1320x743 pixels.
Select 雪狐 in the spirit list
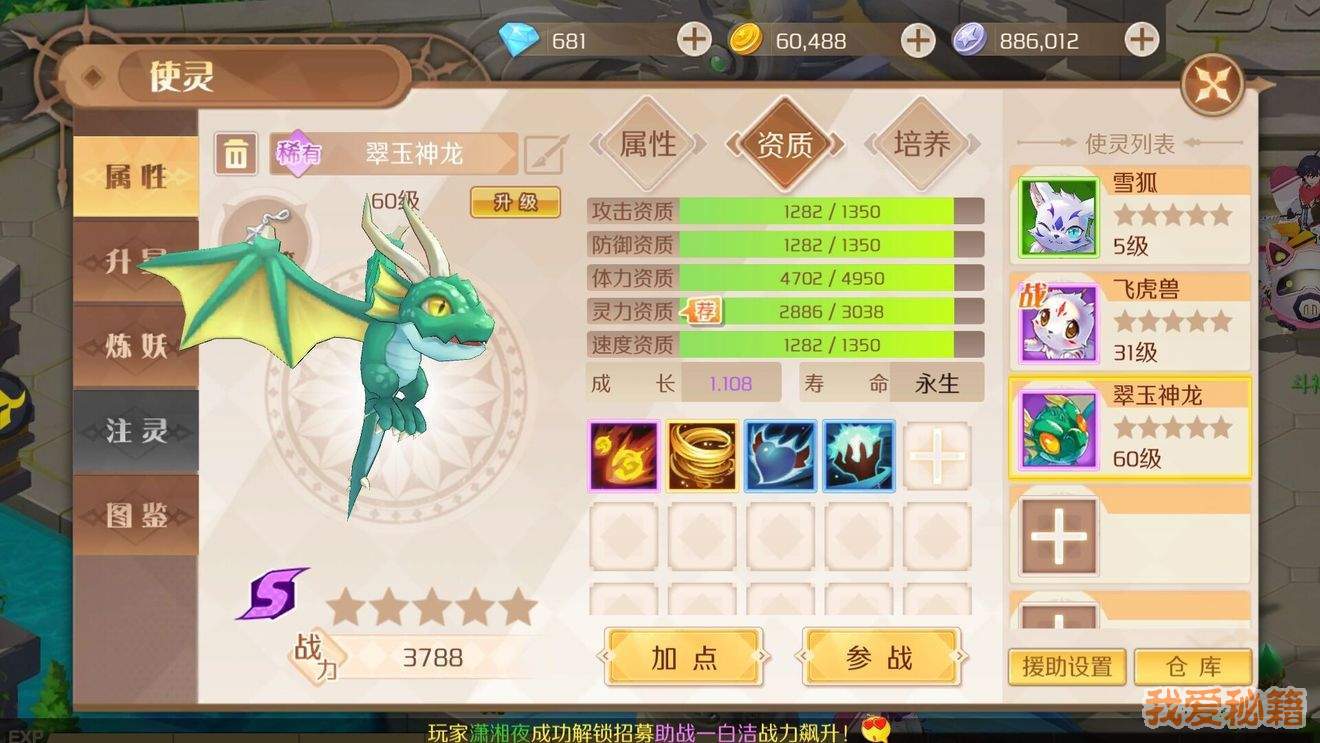point(1130,214)
